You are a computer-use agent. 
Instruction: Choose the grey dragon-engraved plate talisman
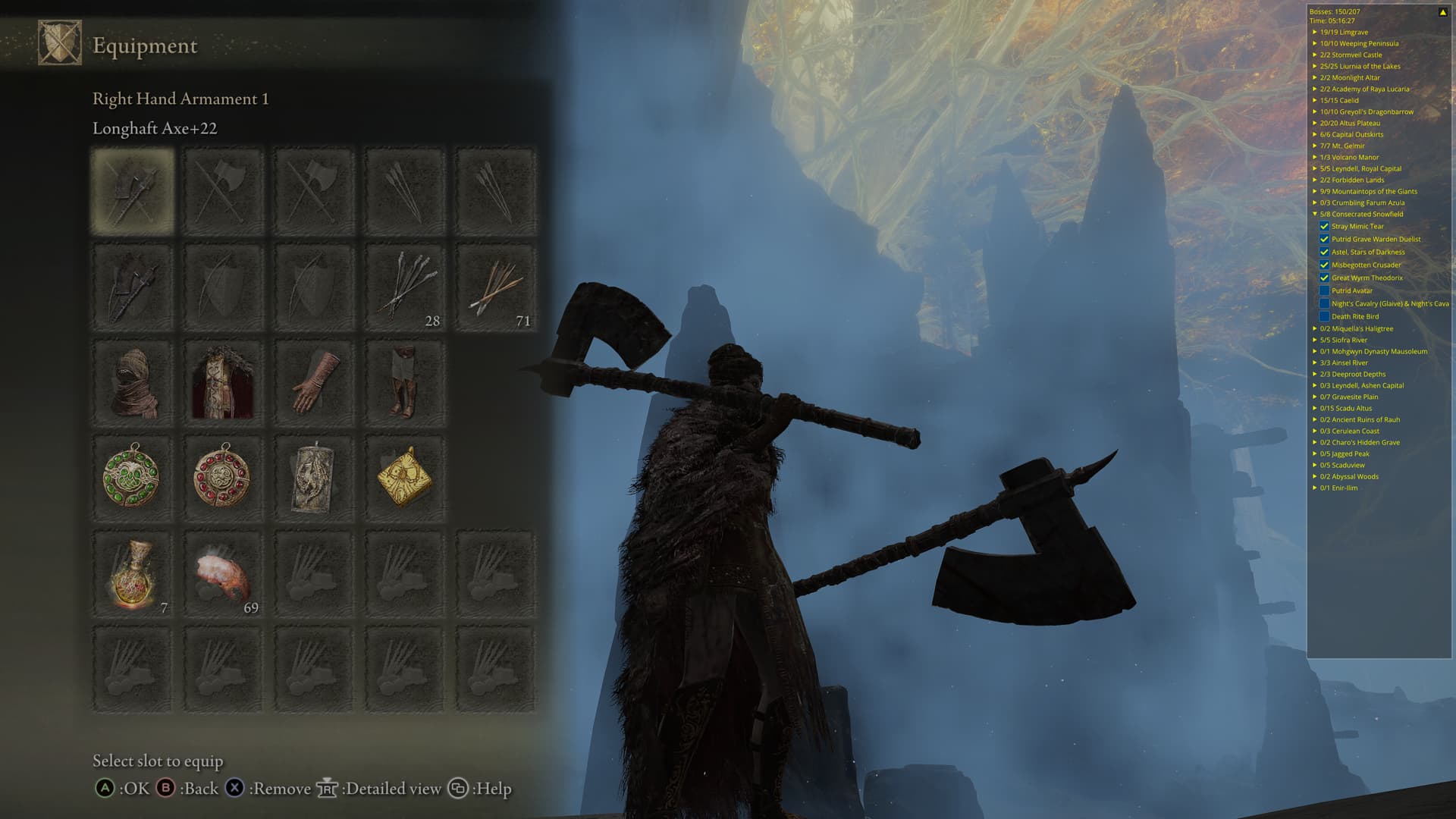coord(314,478)
